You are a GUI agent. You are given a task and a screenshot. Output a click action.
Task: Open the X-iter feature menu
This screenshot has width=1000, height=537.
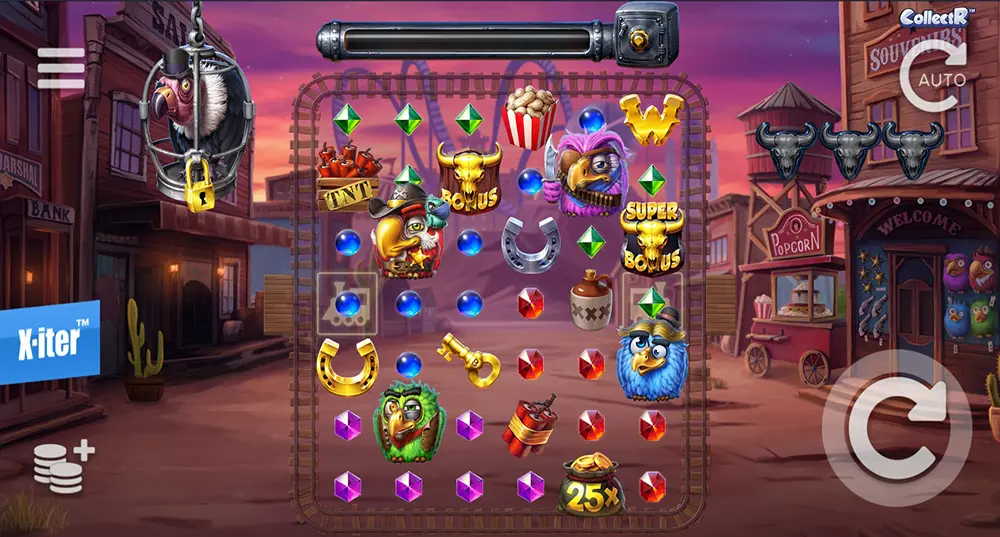click(49, 342)
